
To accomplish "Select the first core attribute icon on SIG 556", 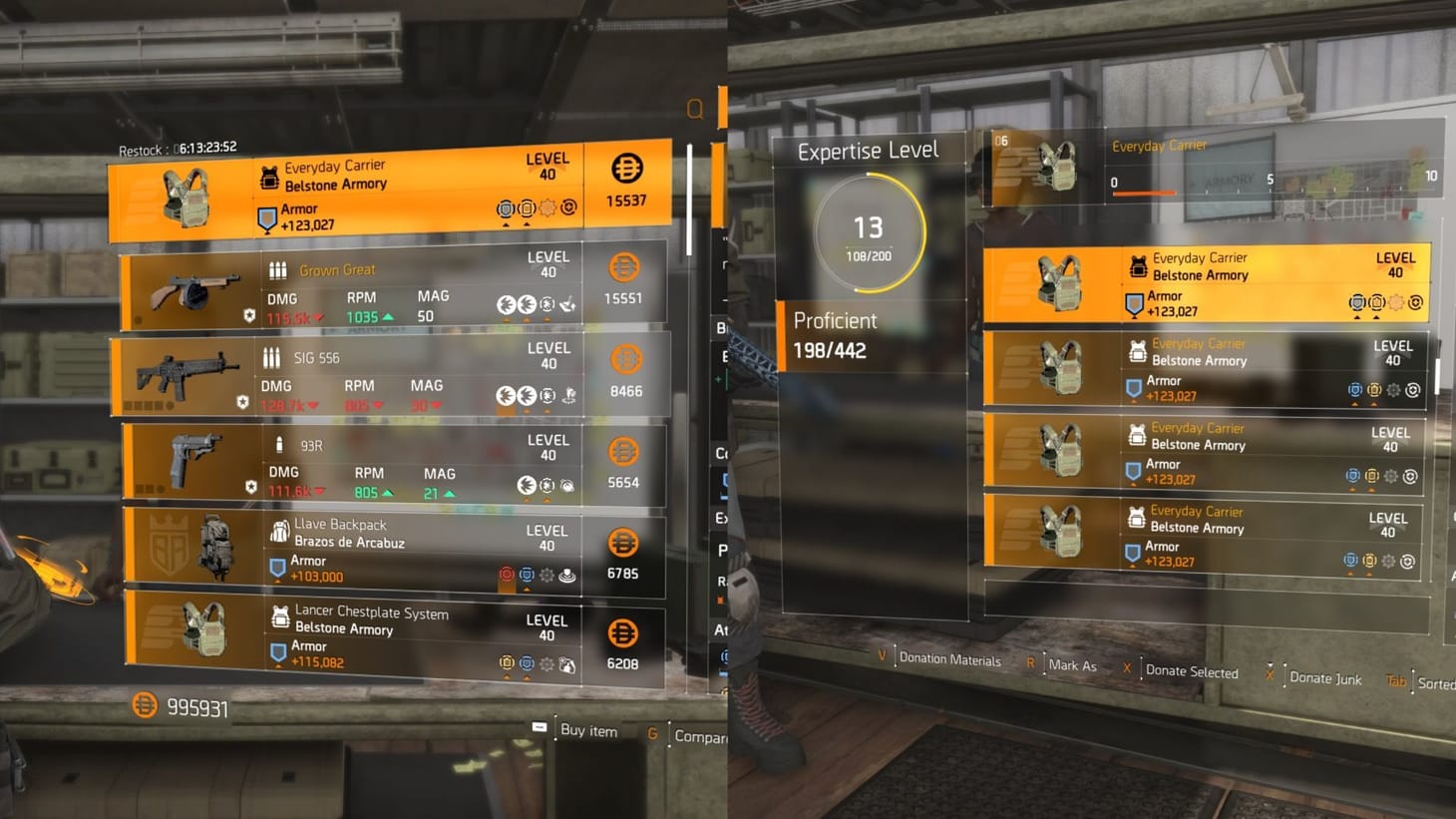I will (x=505, y=396).
